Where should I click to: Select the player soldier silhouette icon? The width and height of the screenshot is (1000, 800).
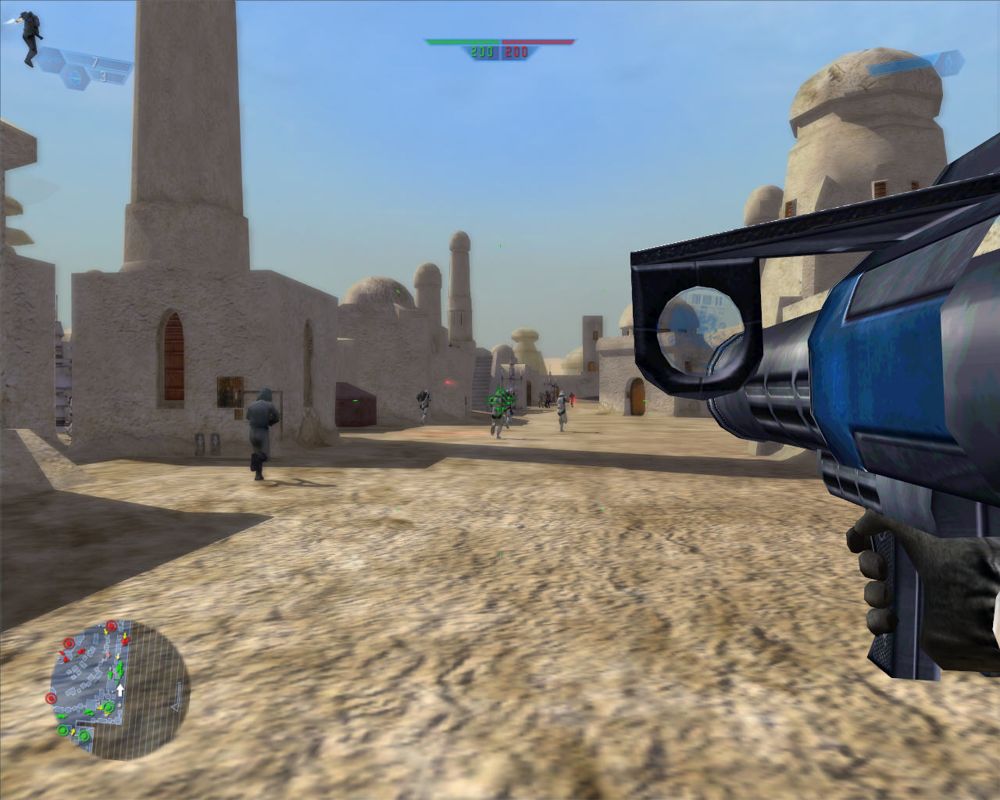click(31, 36)
